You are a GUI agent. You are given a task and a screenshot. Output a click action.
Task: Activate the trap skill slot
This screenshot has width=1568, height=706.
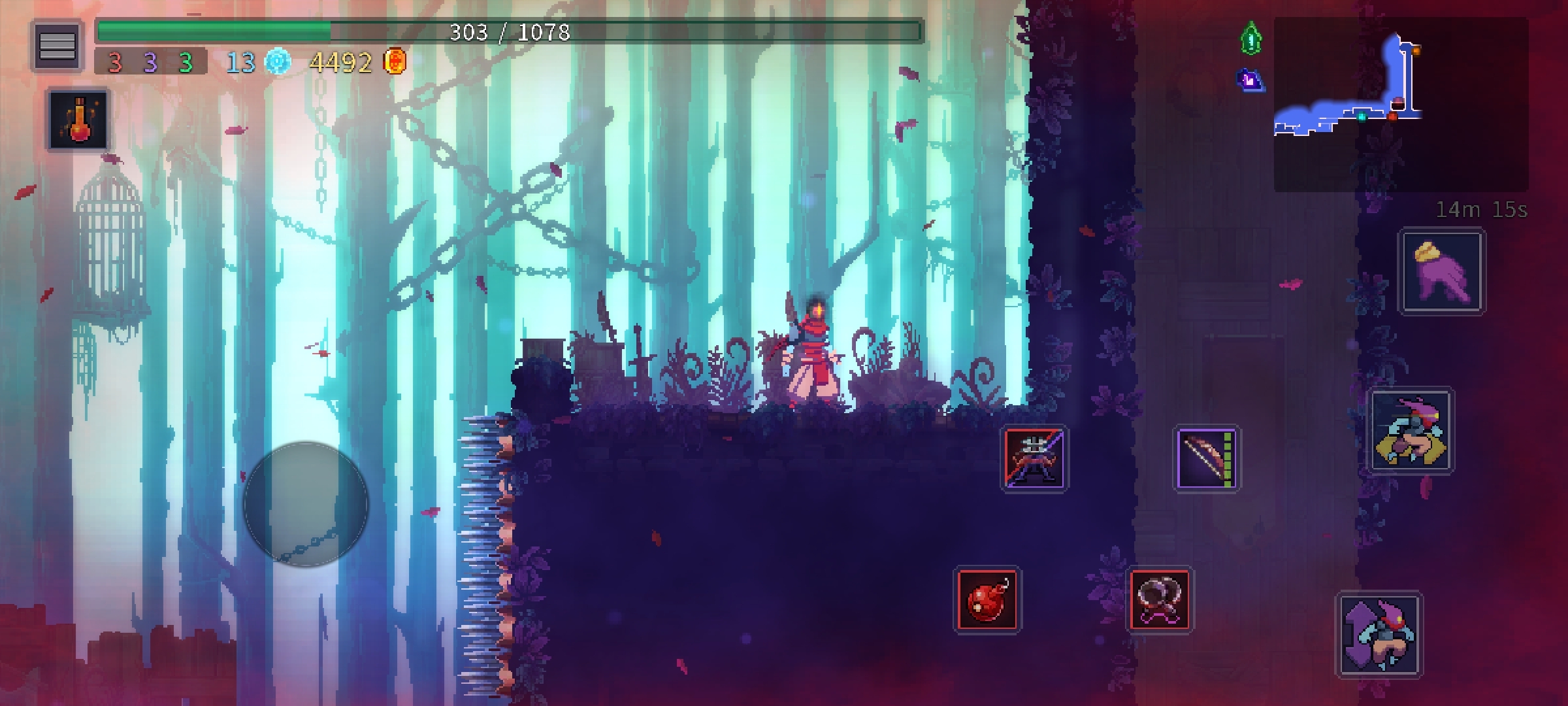pos(1160,599)
